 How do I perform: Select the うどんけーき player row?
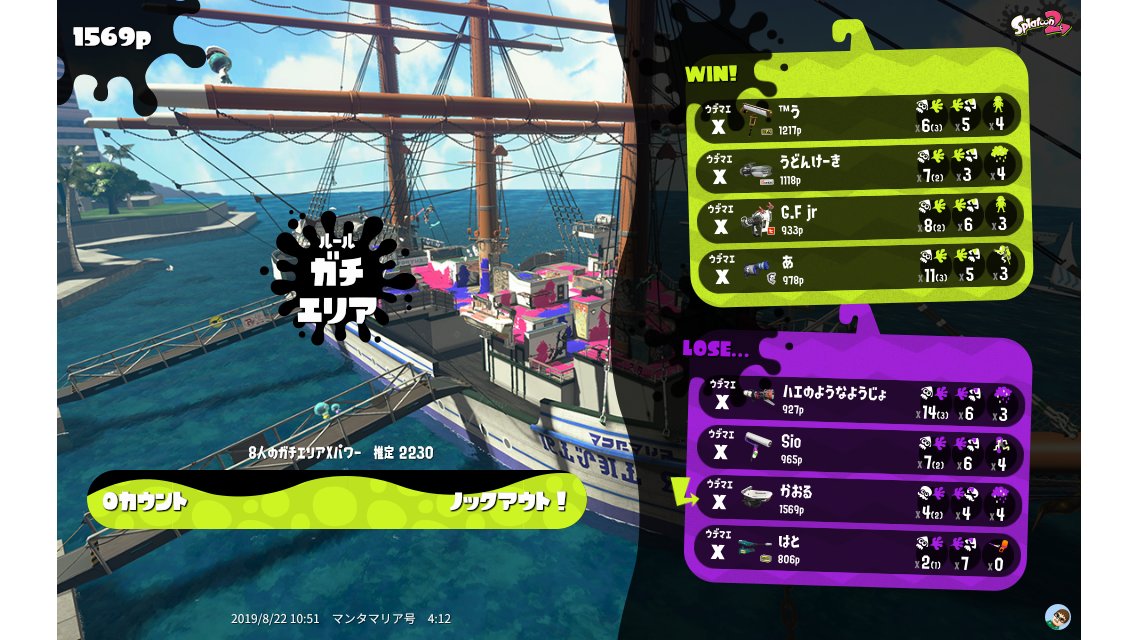860,167
